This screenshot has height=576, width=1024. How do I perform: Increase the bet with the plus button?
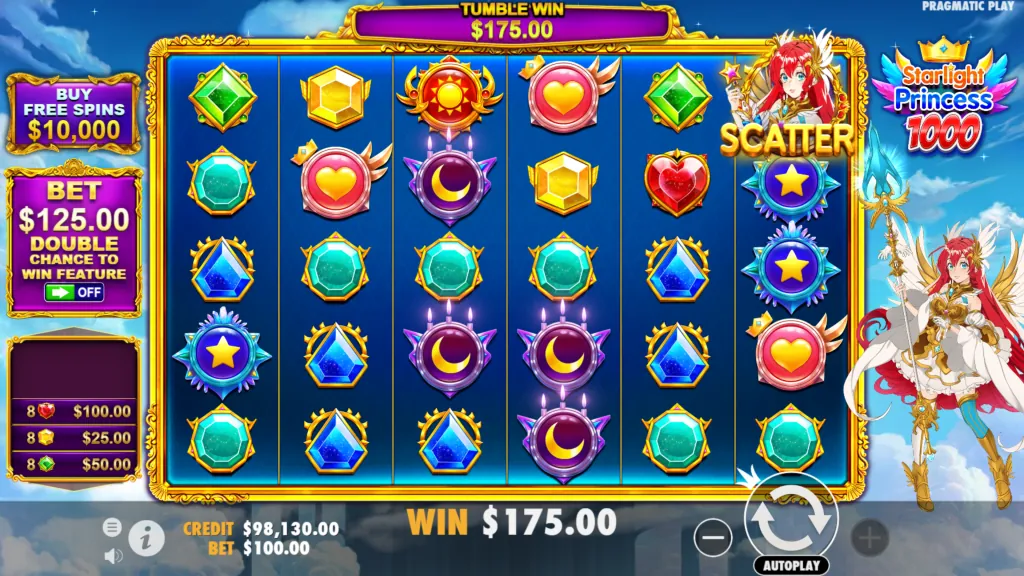[x=869, y=538]
